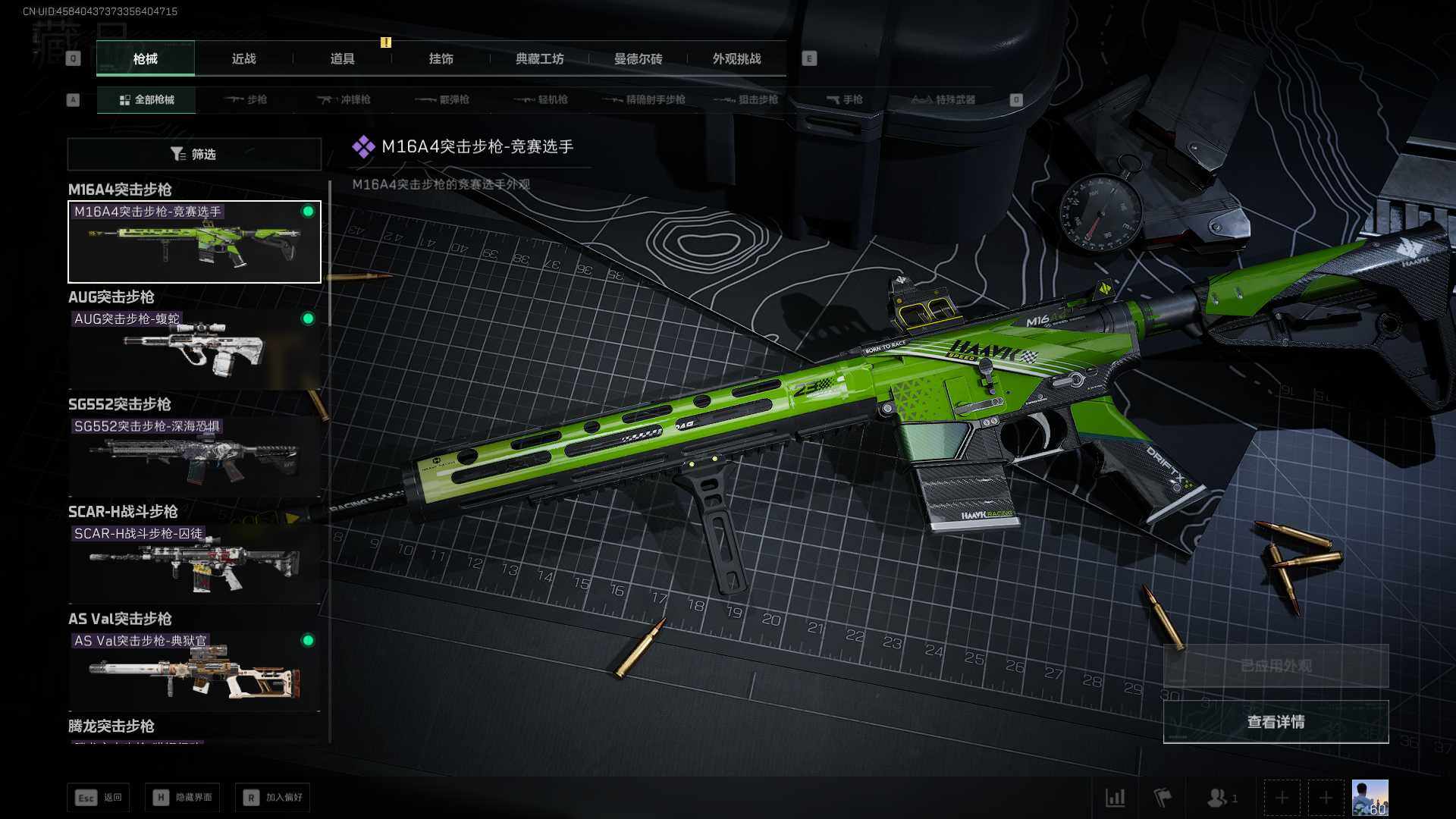Open the friends list icon

pos(1218,798)
